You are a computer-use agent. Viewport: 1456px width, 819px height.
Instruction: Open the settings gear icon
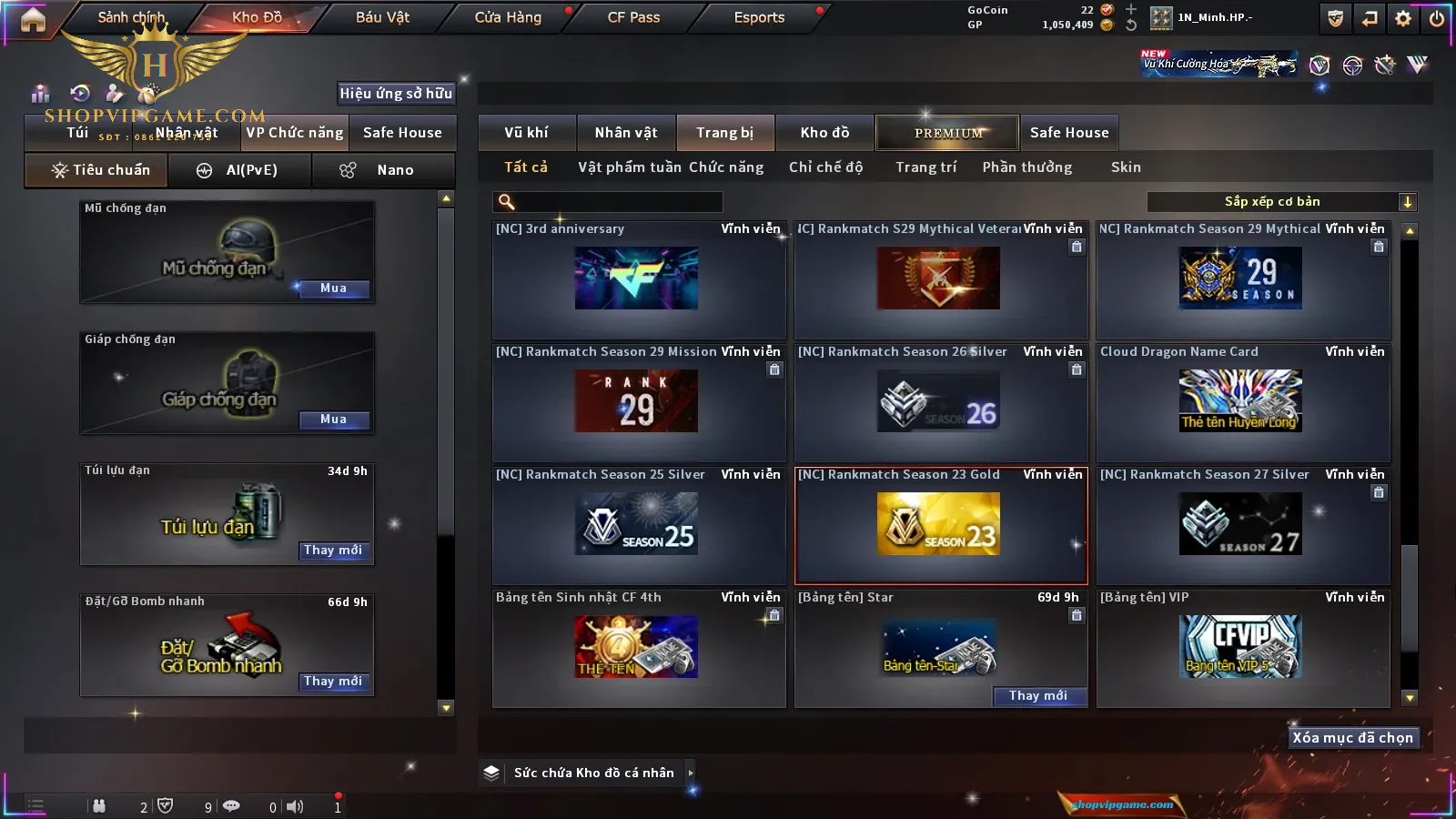1403,18
